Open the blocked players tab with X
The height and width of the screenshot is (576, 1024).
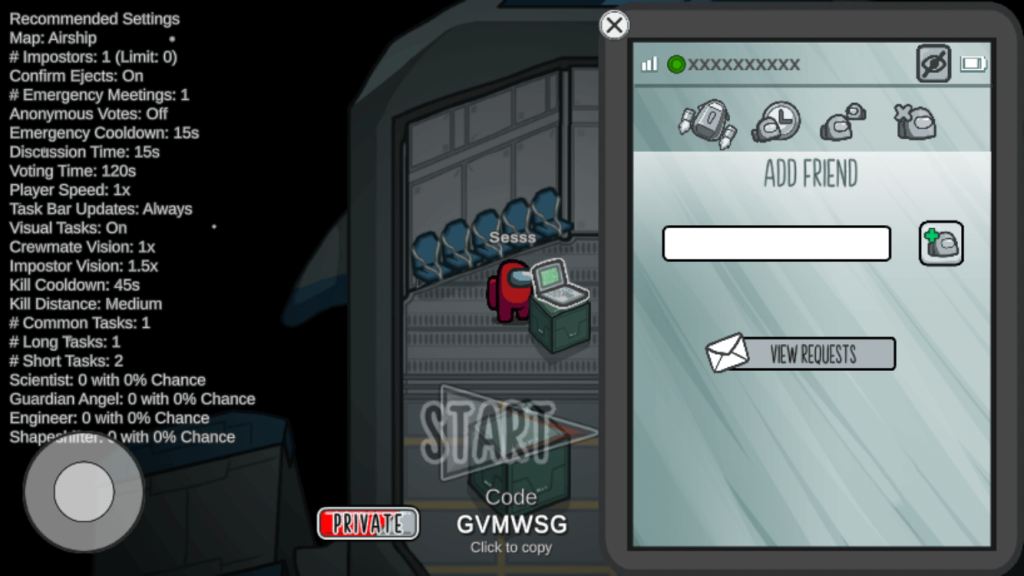pos(915,122)
